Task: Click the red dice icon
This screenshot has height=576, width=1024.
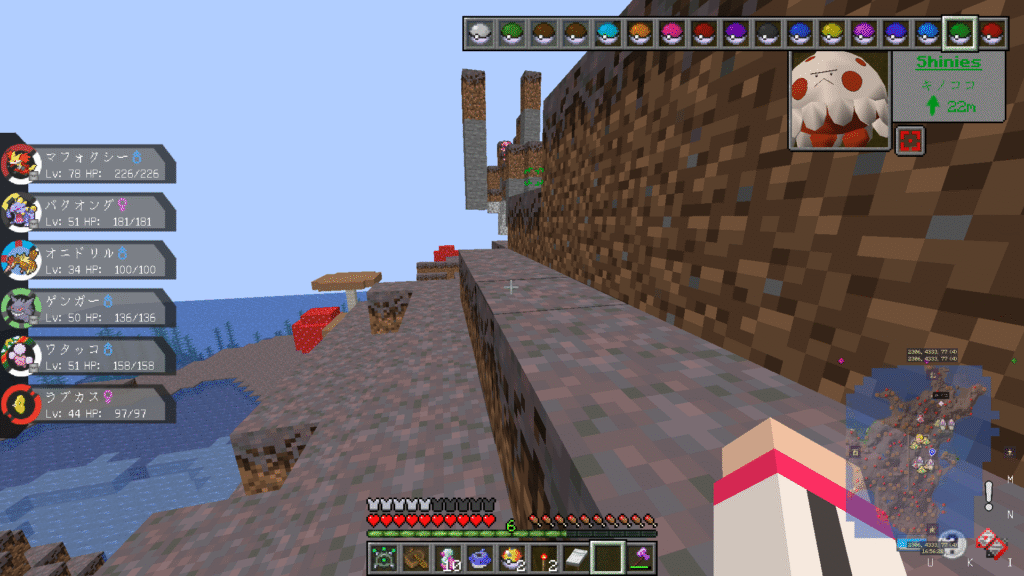Action: click(989, 541)
